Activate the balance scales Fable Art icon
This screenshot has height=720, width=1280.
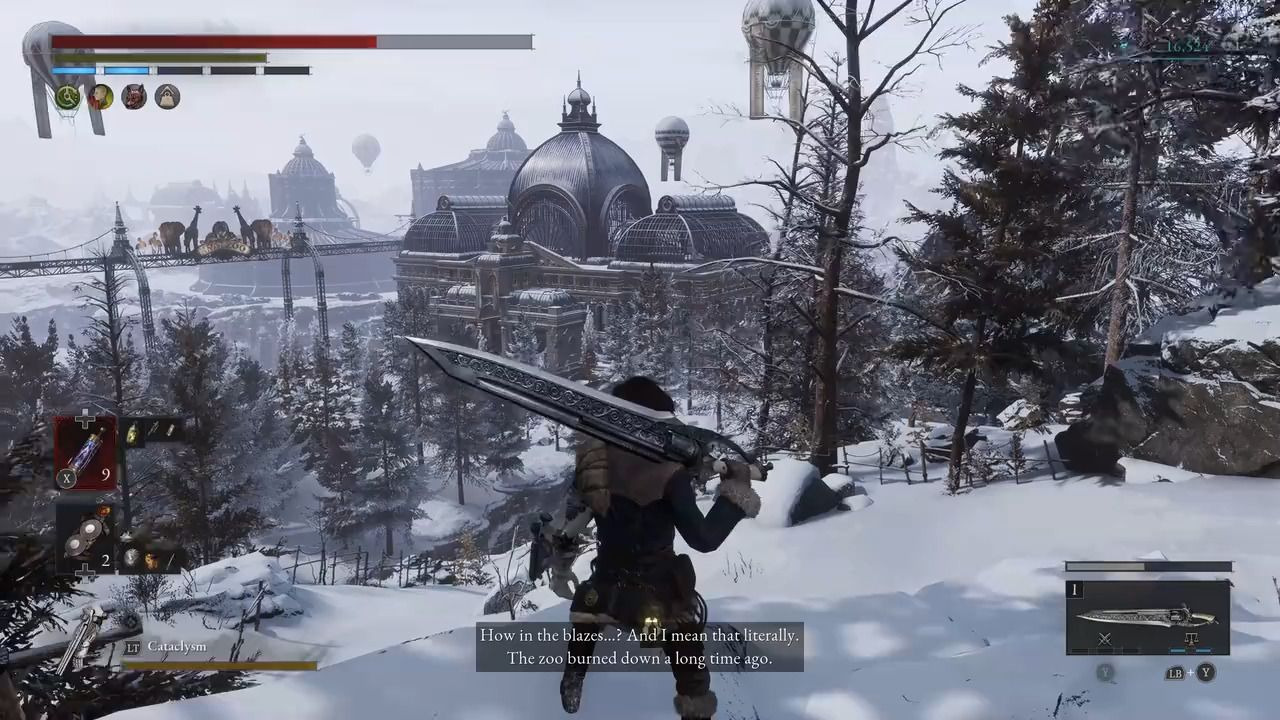coord(1190,639)
